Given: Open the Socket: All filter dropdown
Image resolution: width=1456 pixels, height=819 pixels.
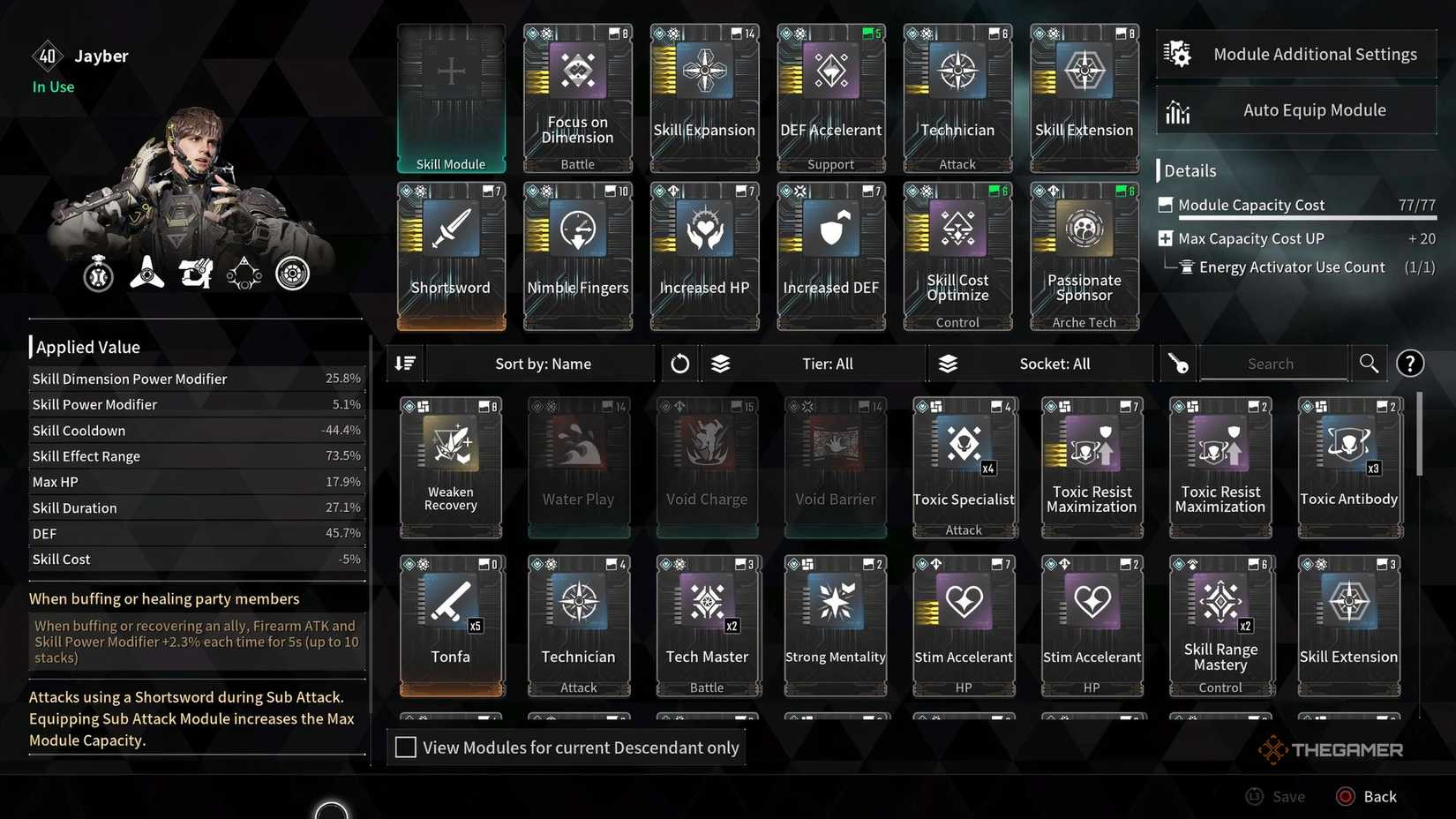Looking at the screenshot, I should point(1054,363).
